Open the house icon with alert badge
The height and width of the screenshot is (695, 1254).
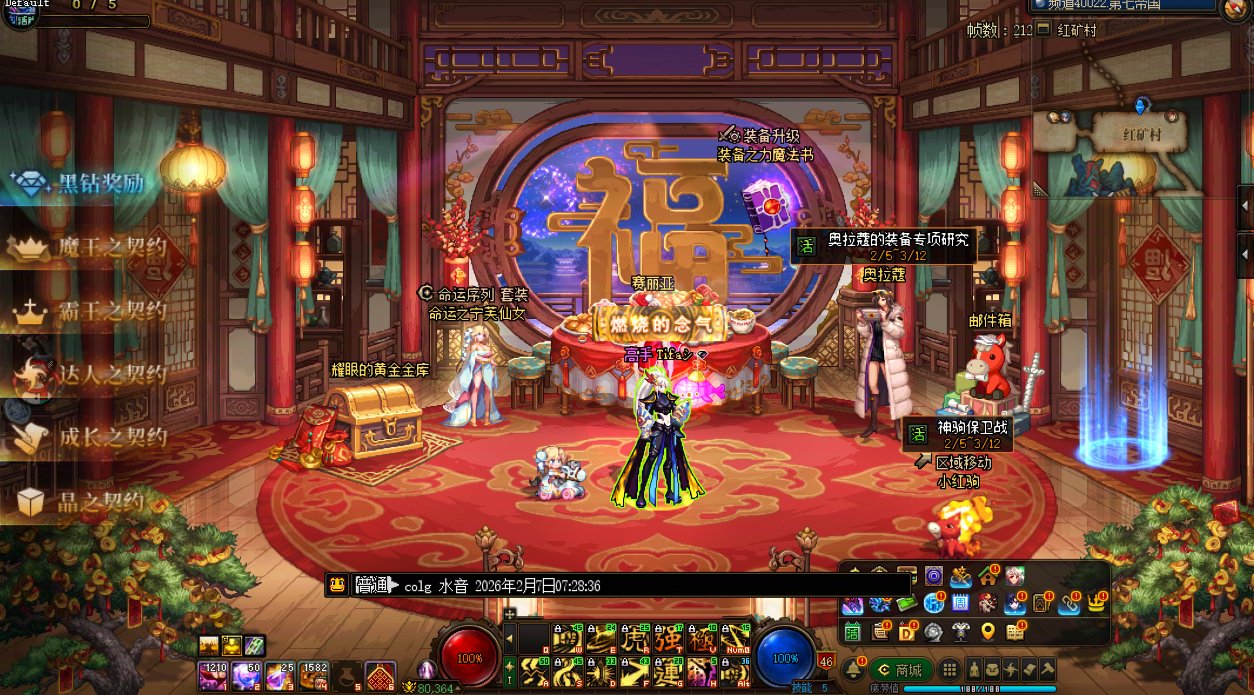988,575
